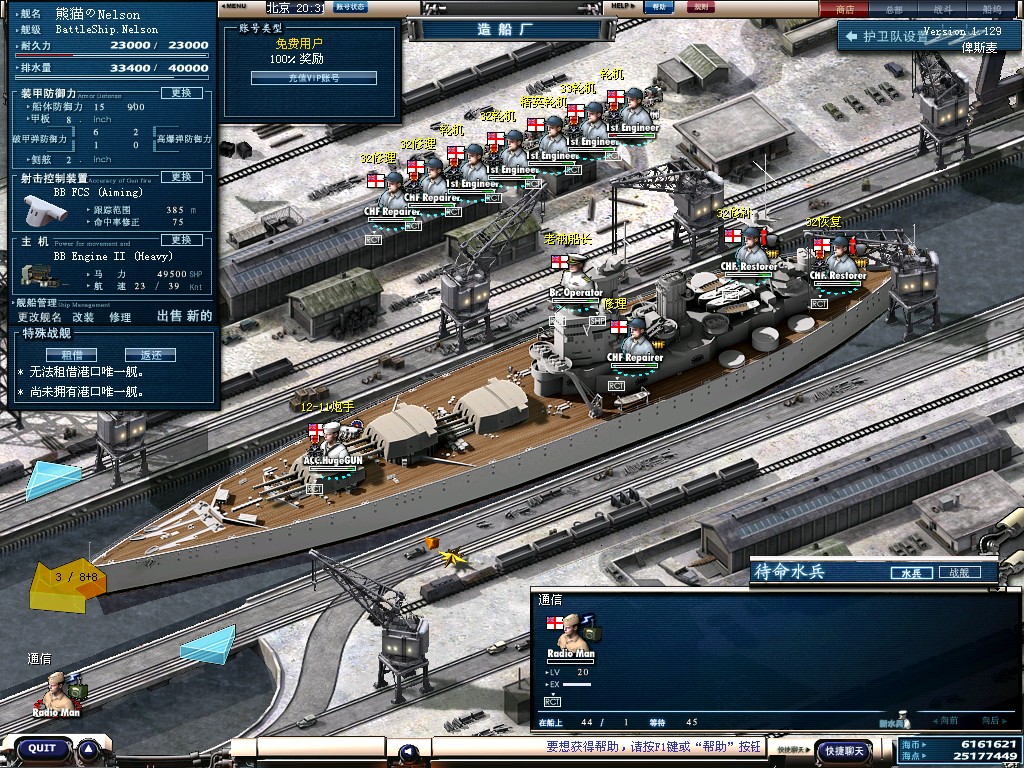The height and width of the screenshot is (768, 1024).
Task: Open the 商店 shop tab
Action: pos(845,9)
